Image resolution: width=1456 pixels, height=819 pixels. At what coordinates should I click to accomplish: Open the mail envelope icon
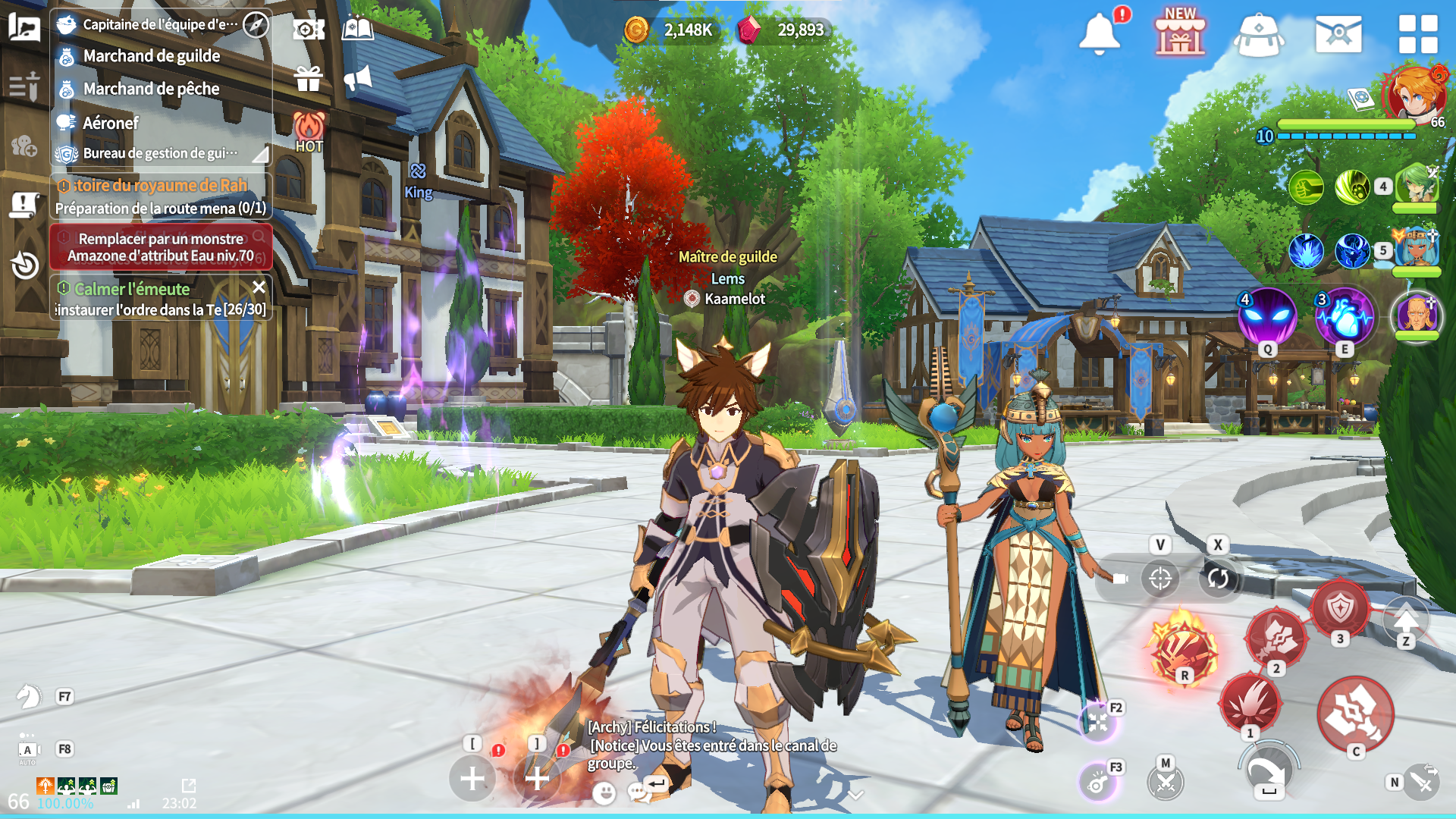(x=1338, y=34)
